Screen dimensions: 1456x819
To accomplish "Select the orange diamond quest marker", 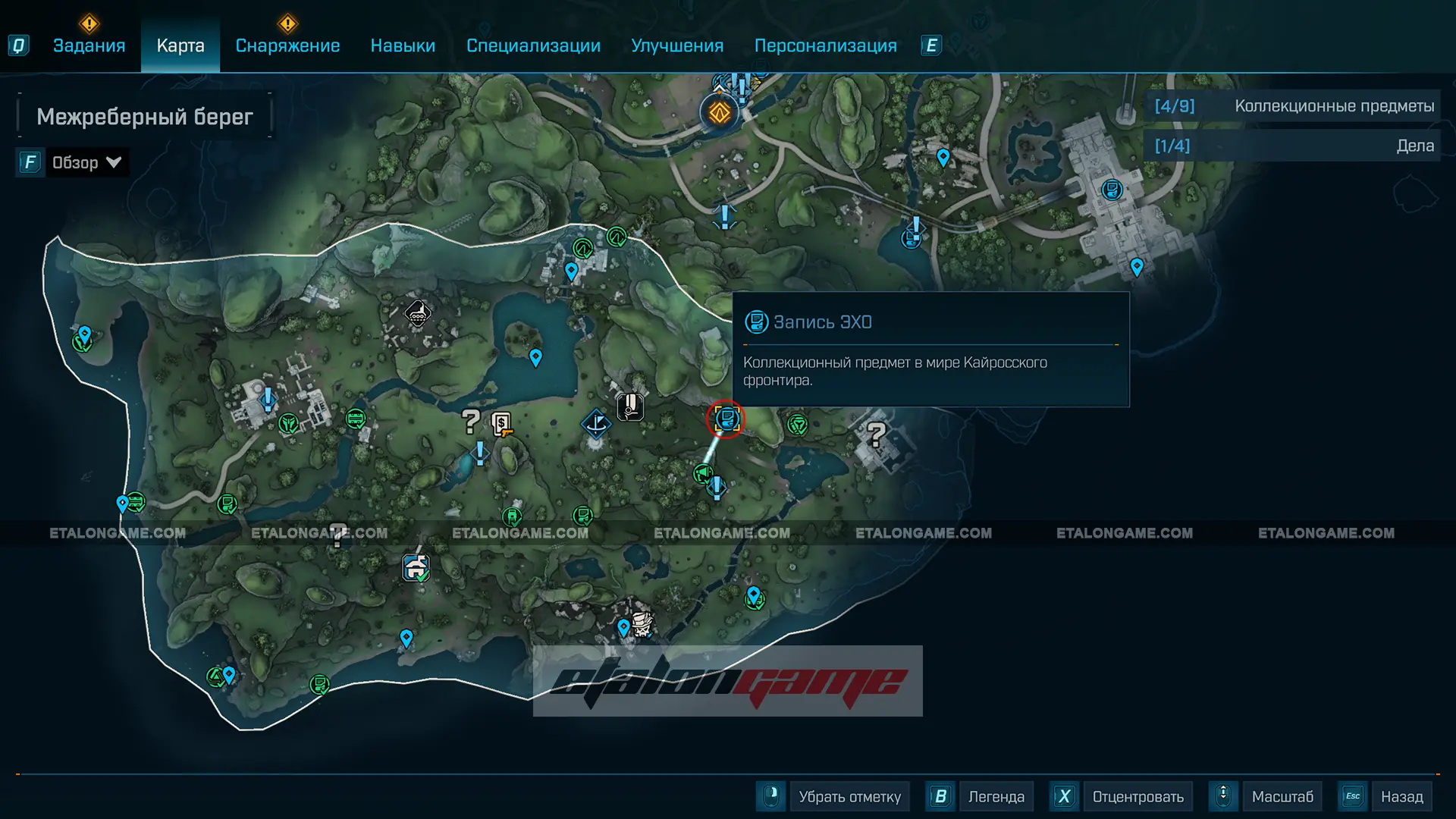I will point(719,113).
